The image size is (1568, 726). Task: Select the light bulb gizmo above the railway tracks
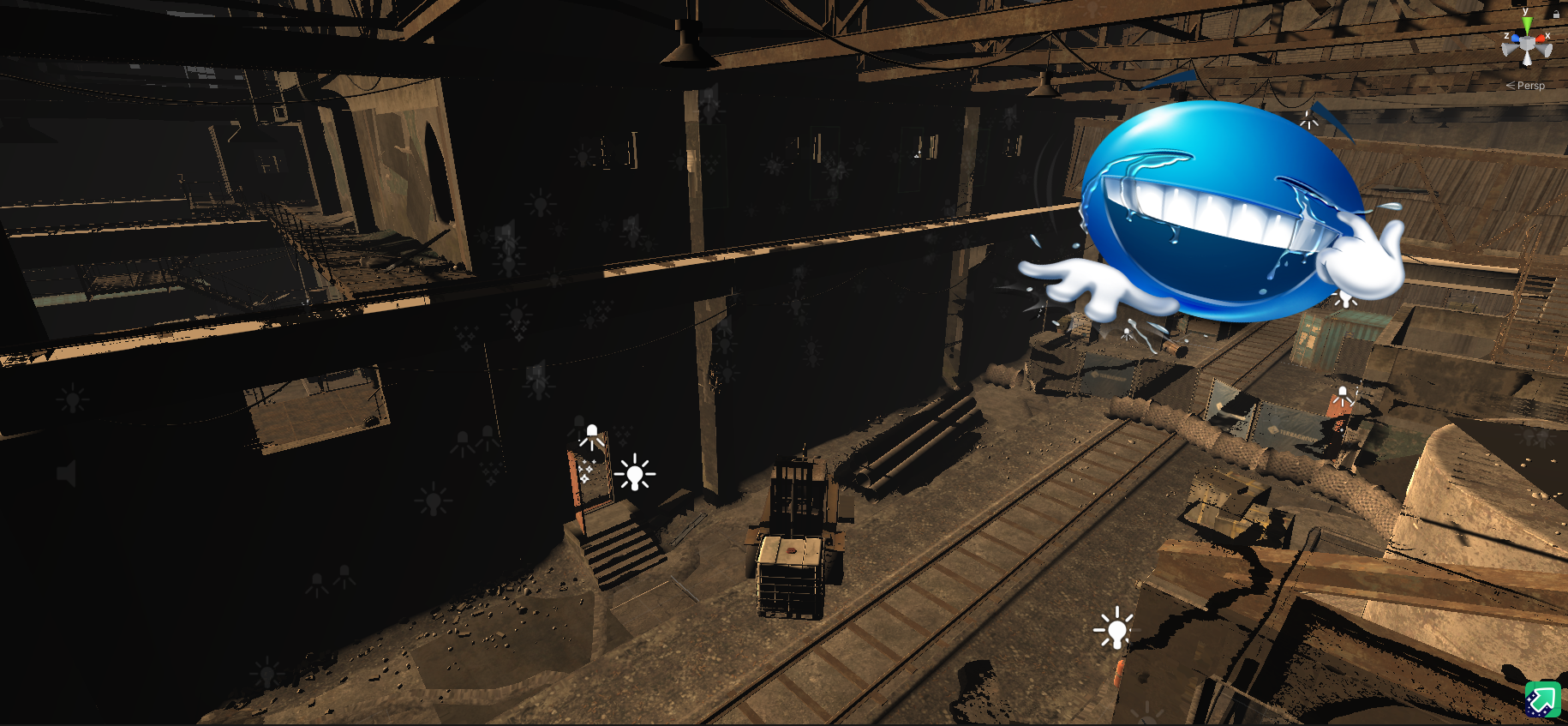tap(1116, 632)
